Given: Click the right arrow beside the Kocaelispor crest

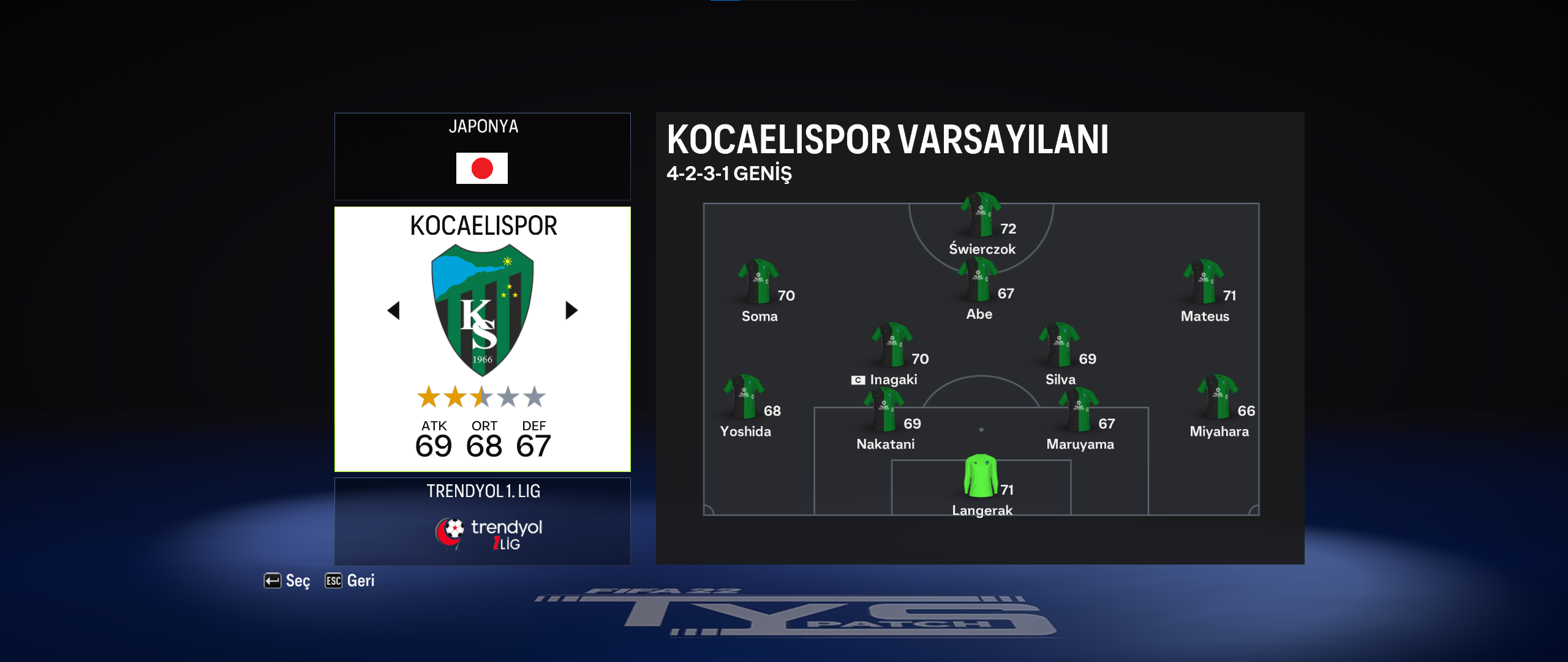Looking at the screenshot, I should [571, 310].
